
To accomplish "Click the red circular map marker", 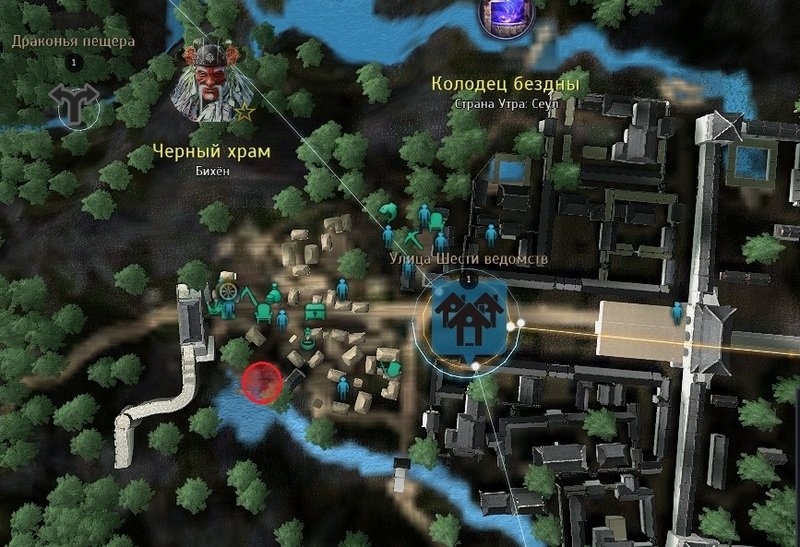I will pyautogui.click(x=262, y=381).
